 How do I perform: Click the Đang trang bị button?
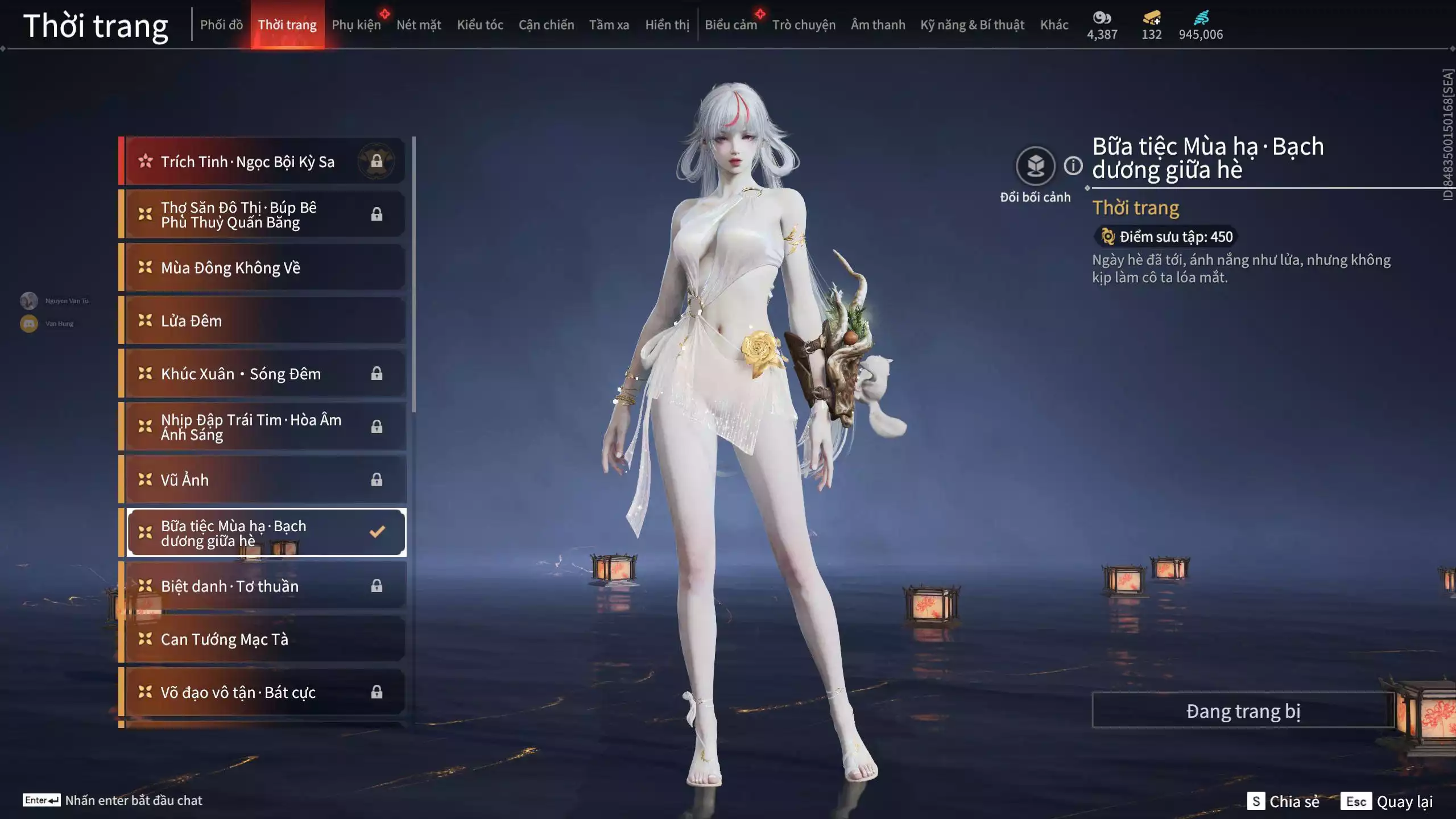(x=1243, y=711)
